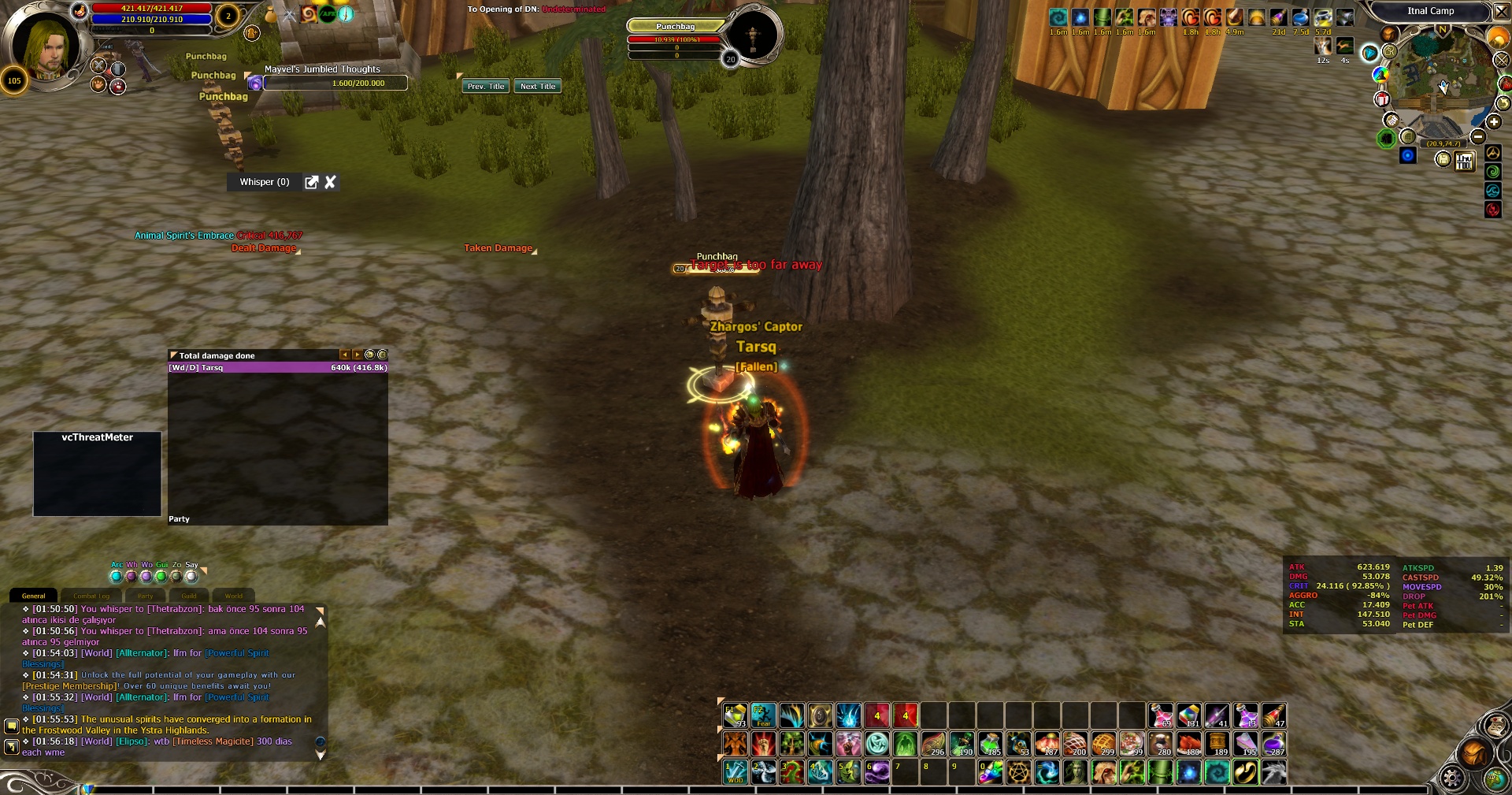This screenshot has width=1512, height=795.
Task: Open the red gift box icon
Action: point(1382,99)
